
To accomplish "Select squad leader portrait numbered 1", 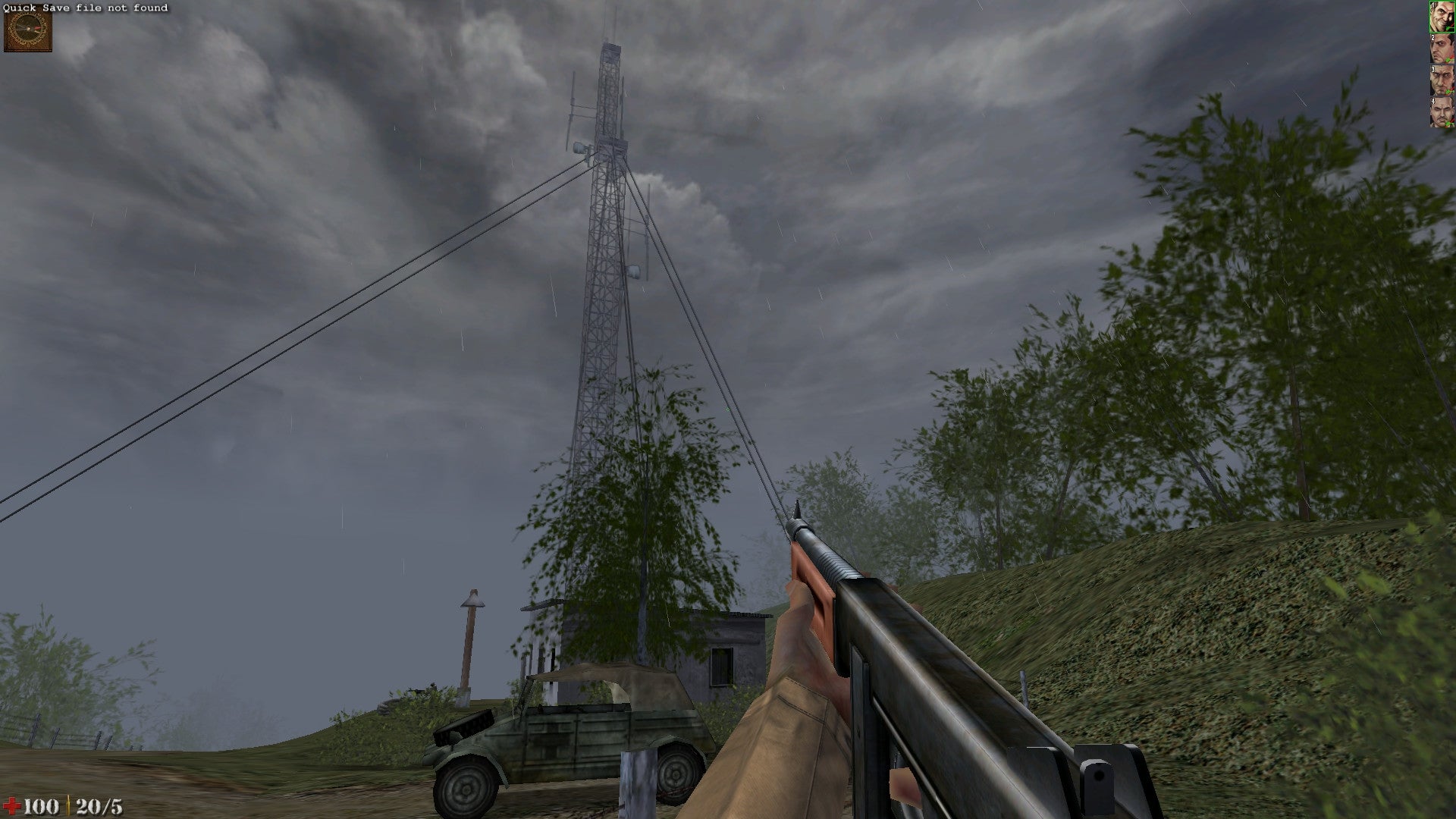I will 1441,17.
